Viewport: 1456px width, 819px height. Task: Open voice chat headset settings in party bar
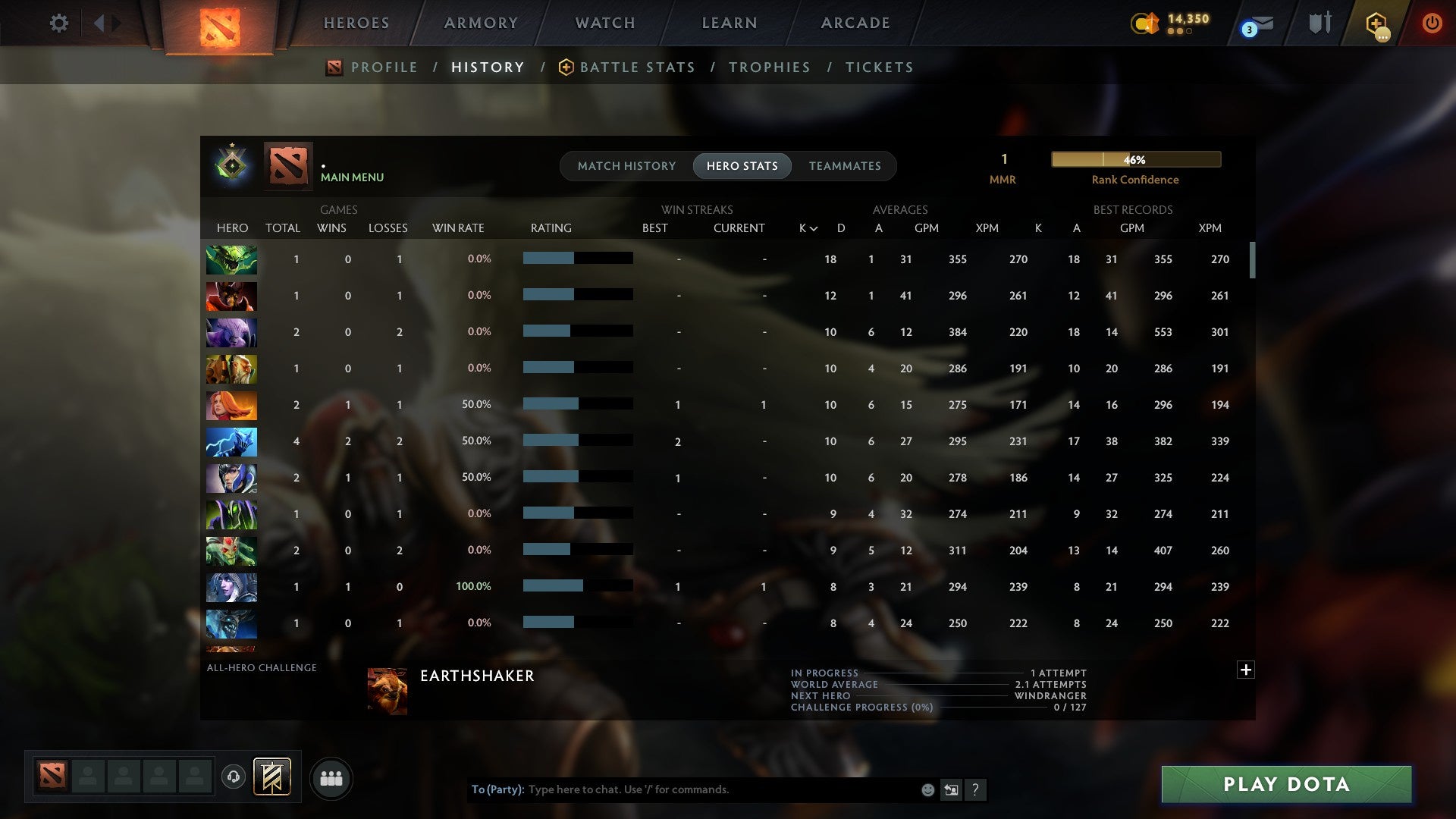[x=234, y=777]
